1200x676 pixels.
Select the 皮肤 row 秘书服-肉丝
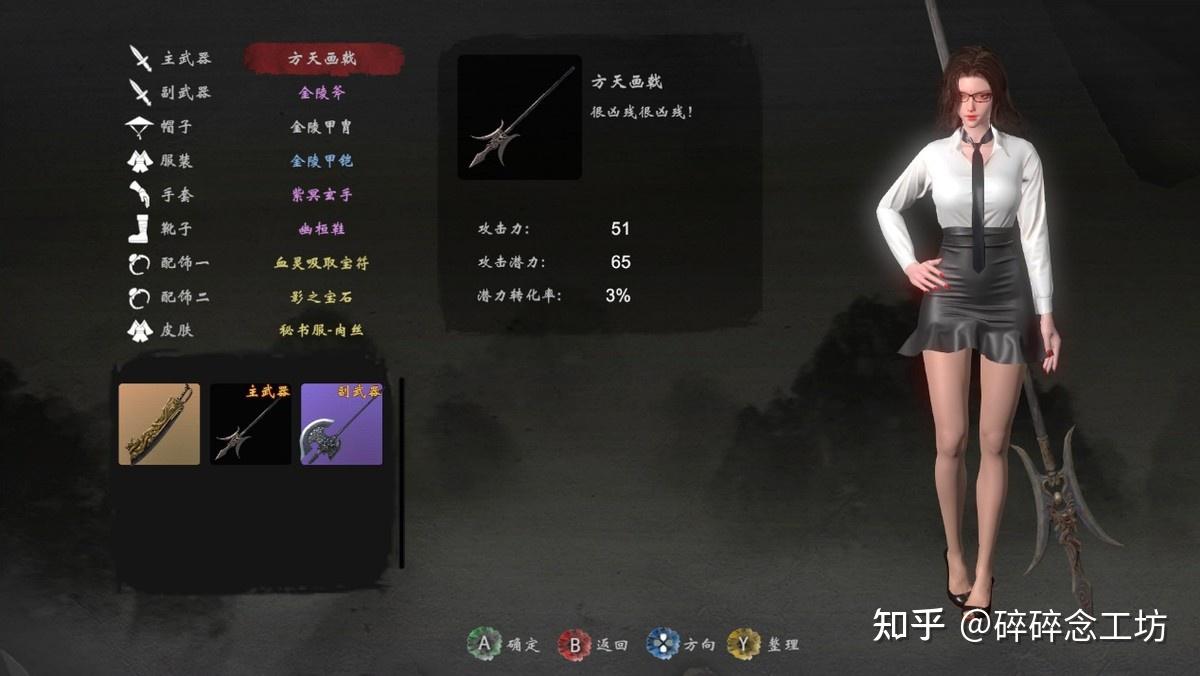(x=322, y=331)
